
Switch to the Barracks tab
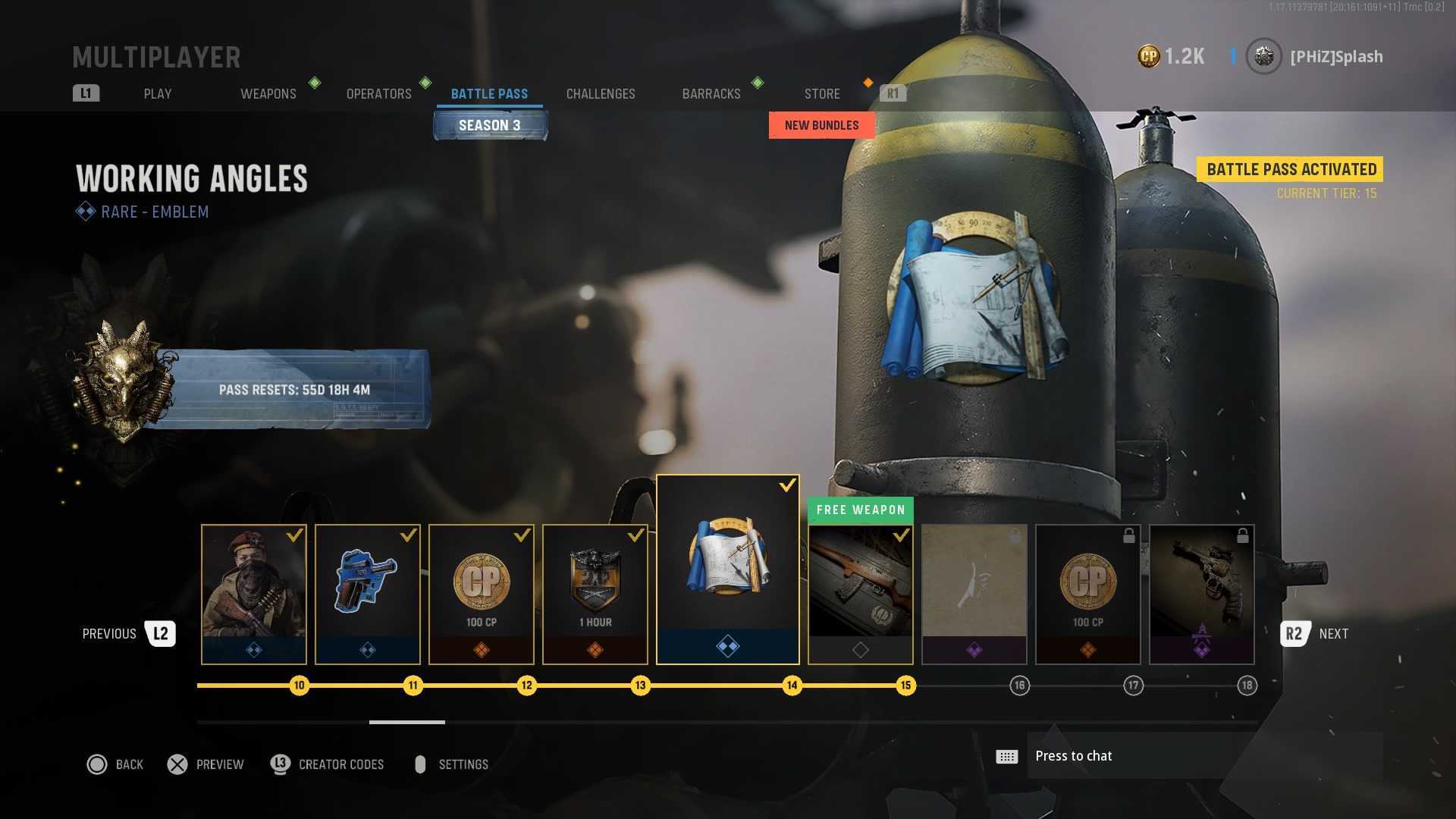tap(711, 94)
